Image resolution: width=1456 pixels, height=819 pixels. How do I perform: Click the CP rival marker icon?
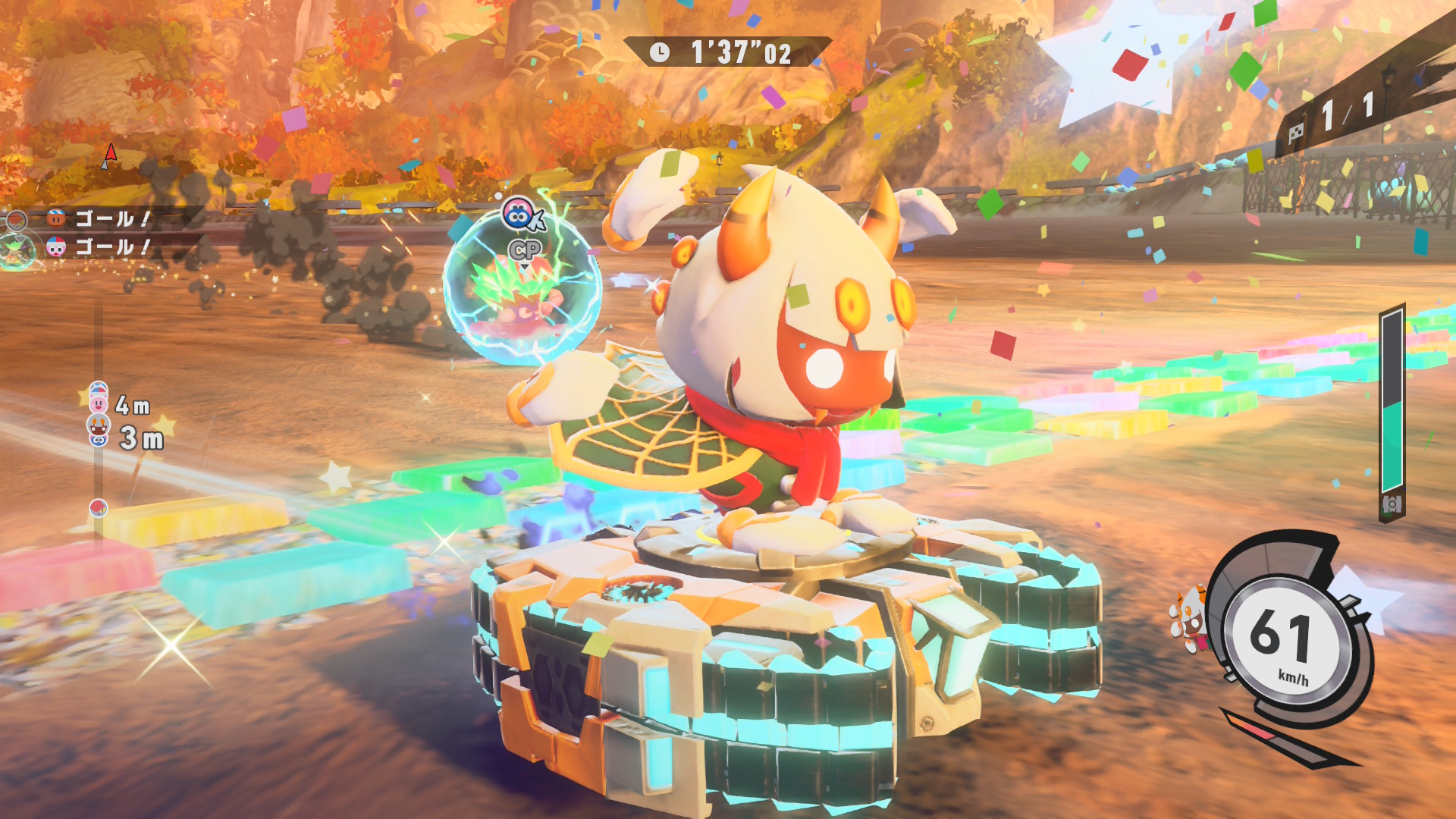[520, 215]
